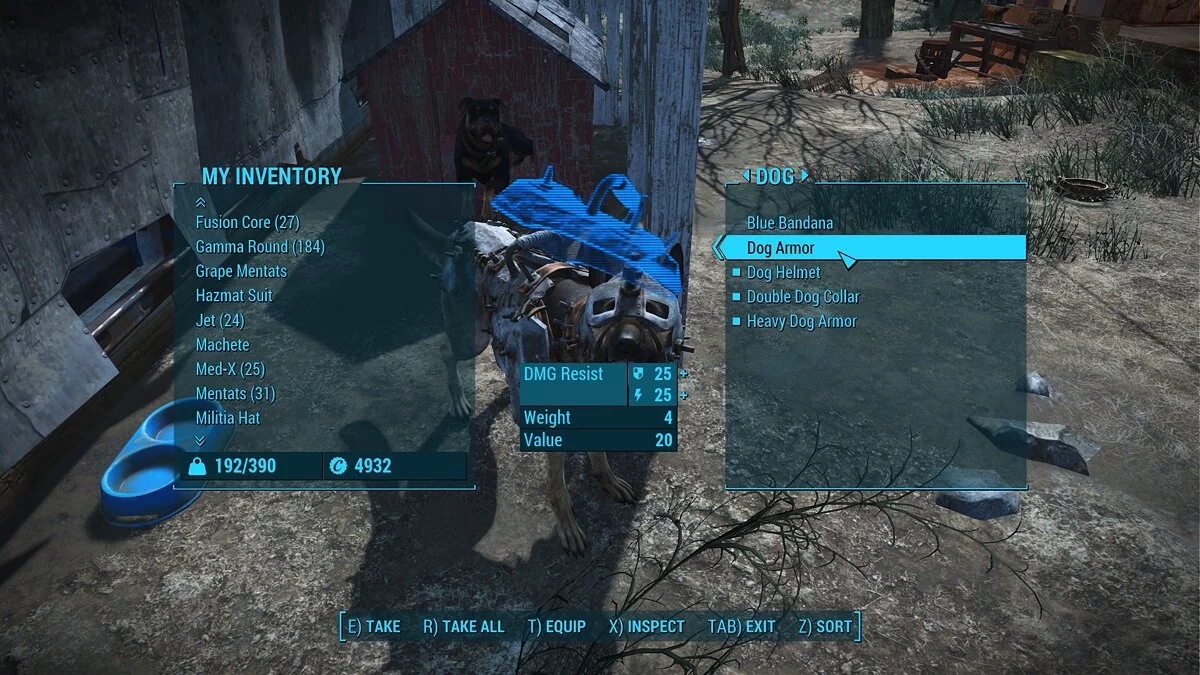
Task: Choose the Gamma Round entry
Action: (260, 247)
